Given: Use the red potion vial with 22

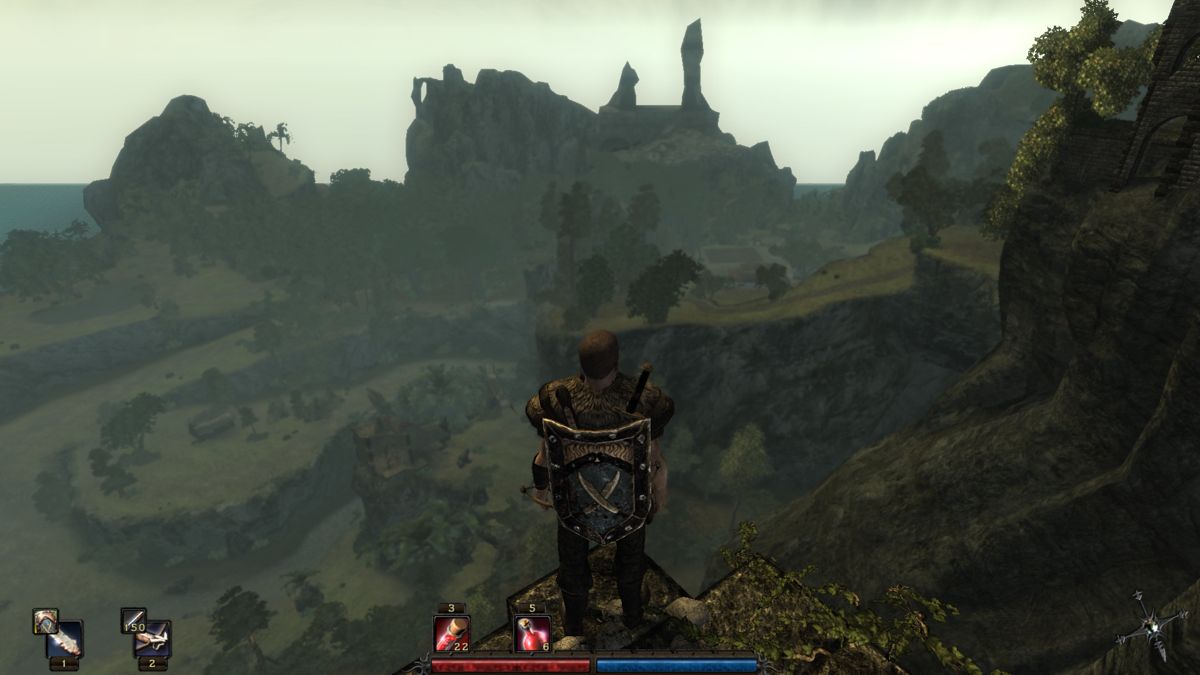Looking at the screenshot, I should pos(451,633).
